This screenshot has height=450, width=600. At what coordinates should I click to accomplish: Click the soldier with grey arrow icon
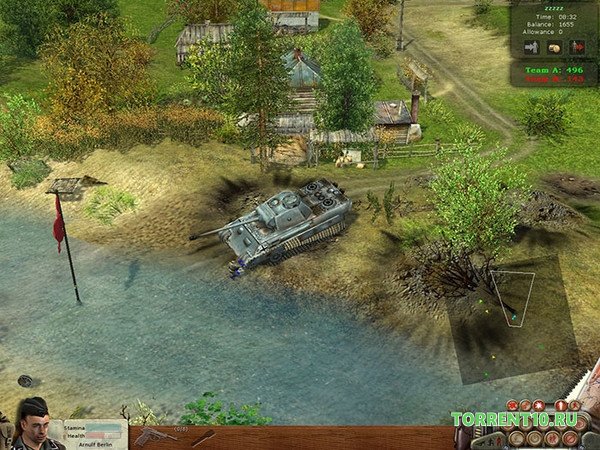(x=531, y=47)
